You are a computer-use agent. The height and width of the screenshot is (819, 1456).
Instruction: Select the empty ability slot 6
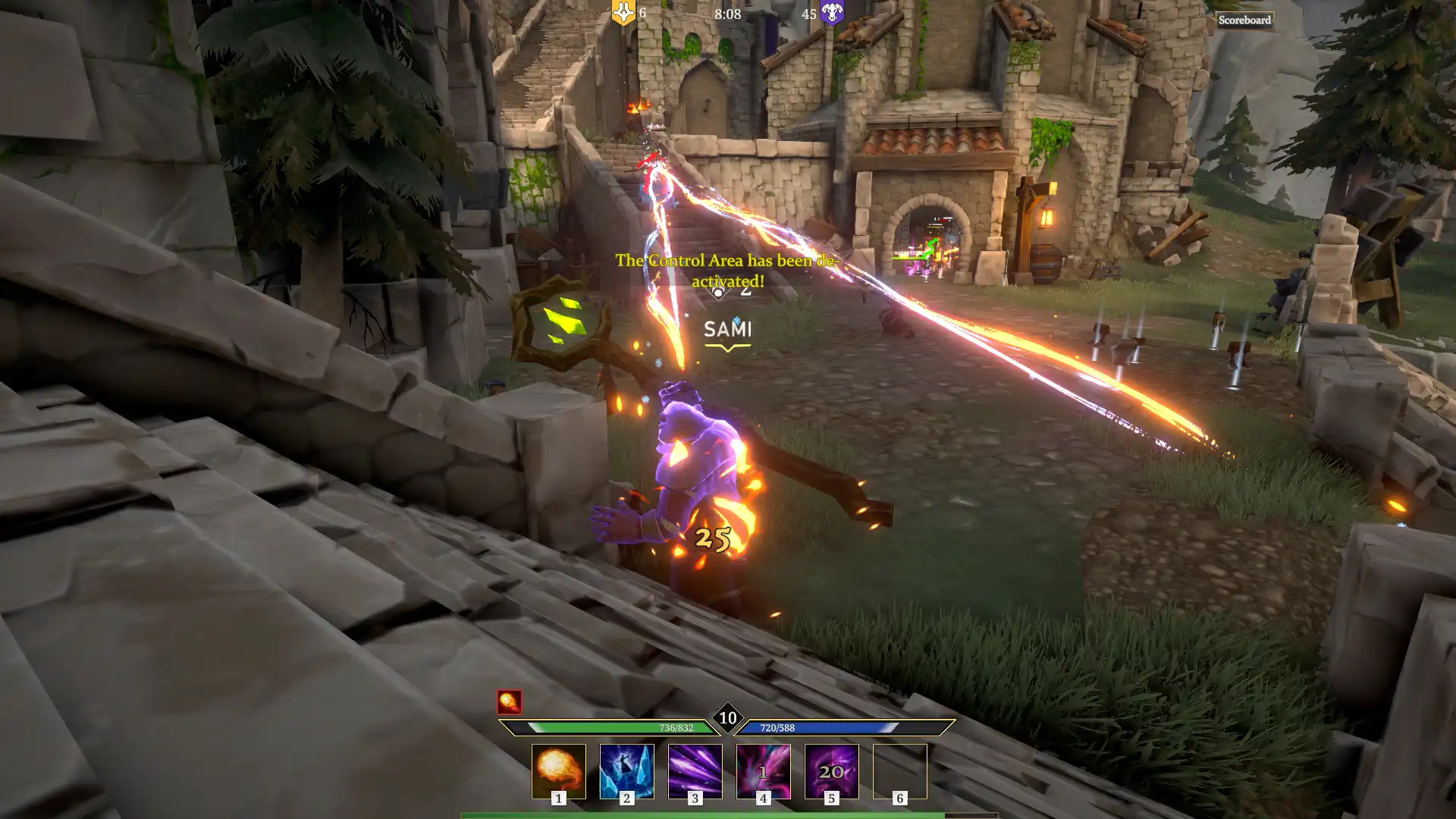[900, 771]
